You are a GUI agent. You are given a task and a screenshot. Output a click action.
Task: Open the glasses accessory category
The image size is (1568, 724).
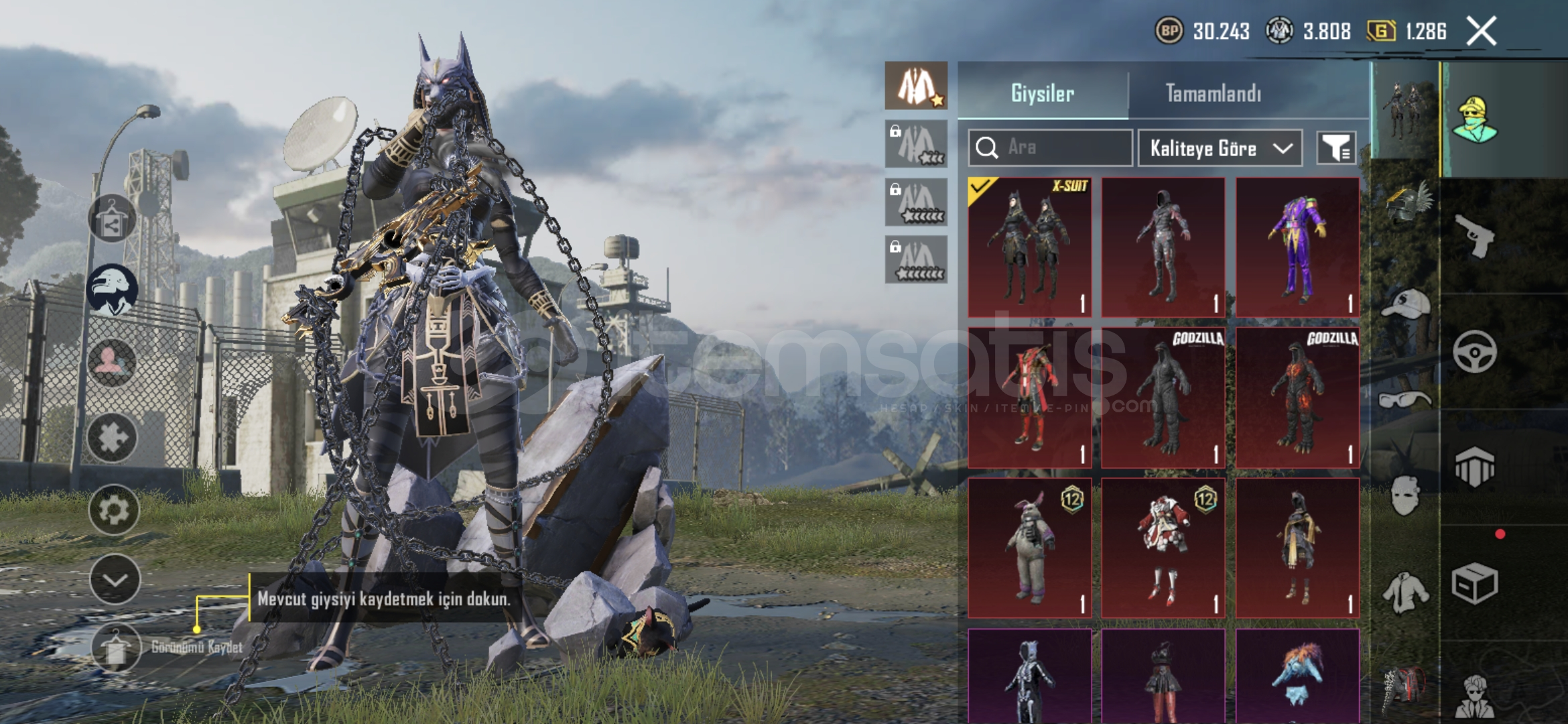1405,400
